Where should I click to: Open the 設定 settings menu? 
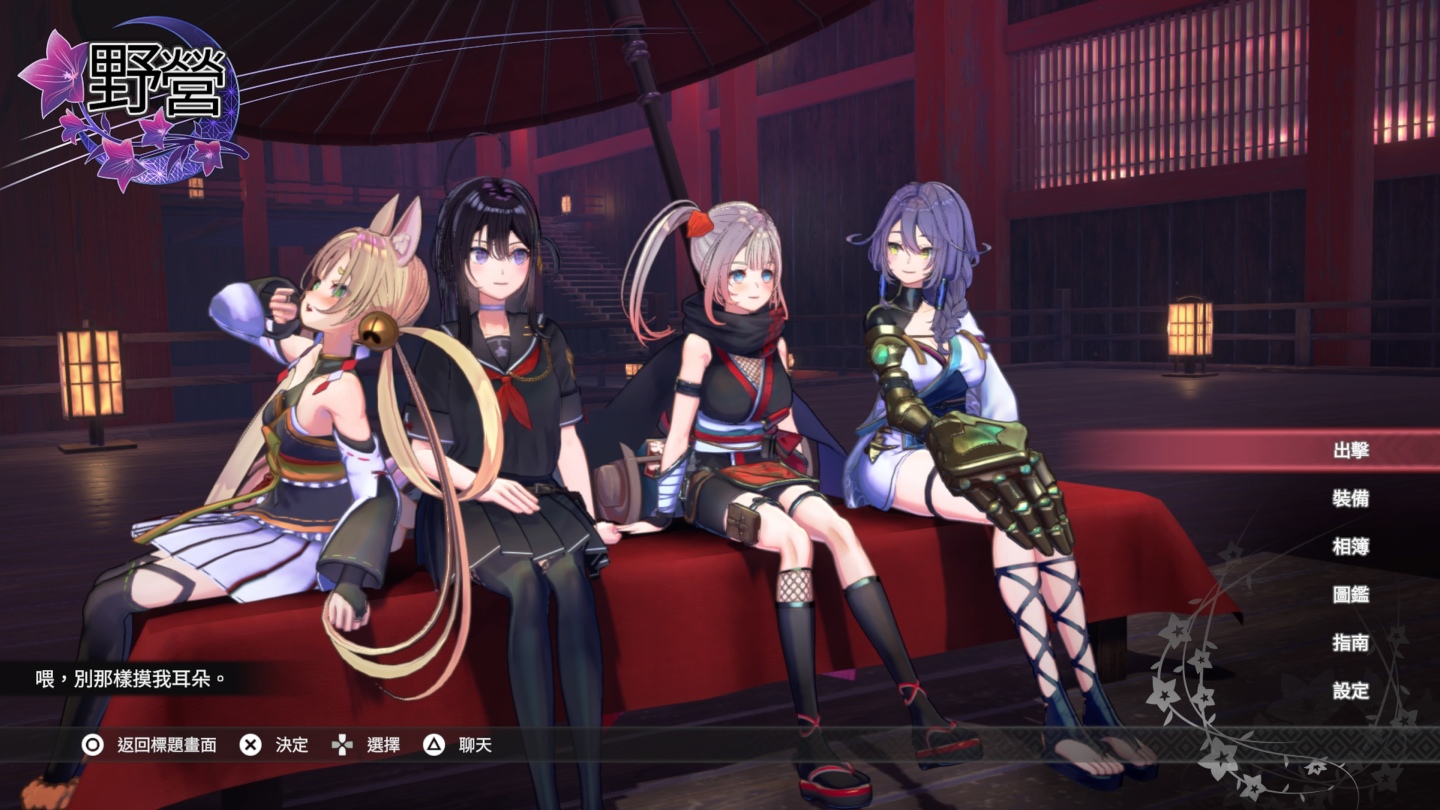pyautogui.click(x=1350, y=690)
